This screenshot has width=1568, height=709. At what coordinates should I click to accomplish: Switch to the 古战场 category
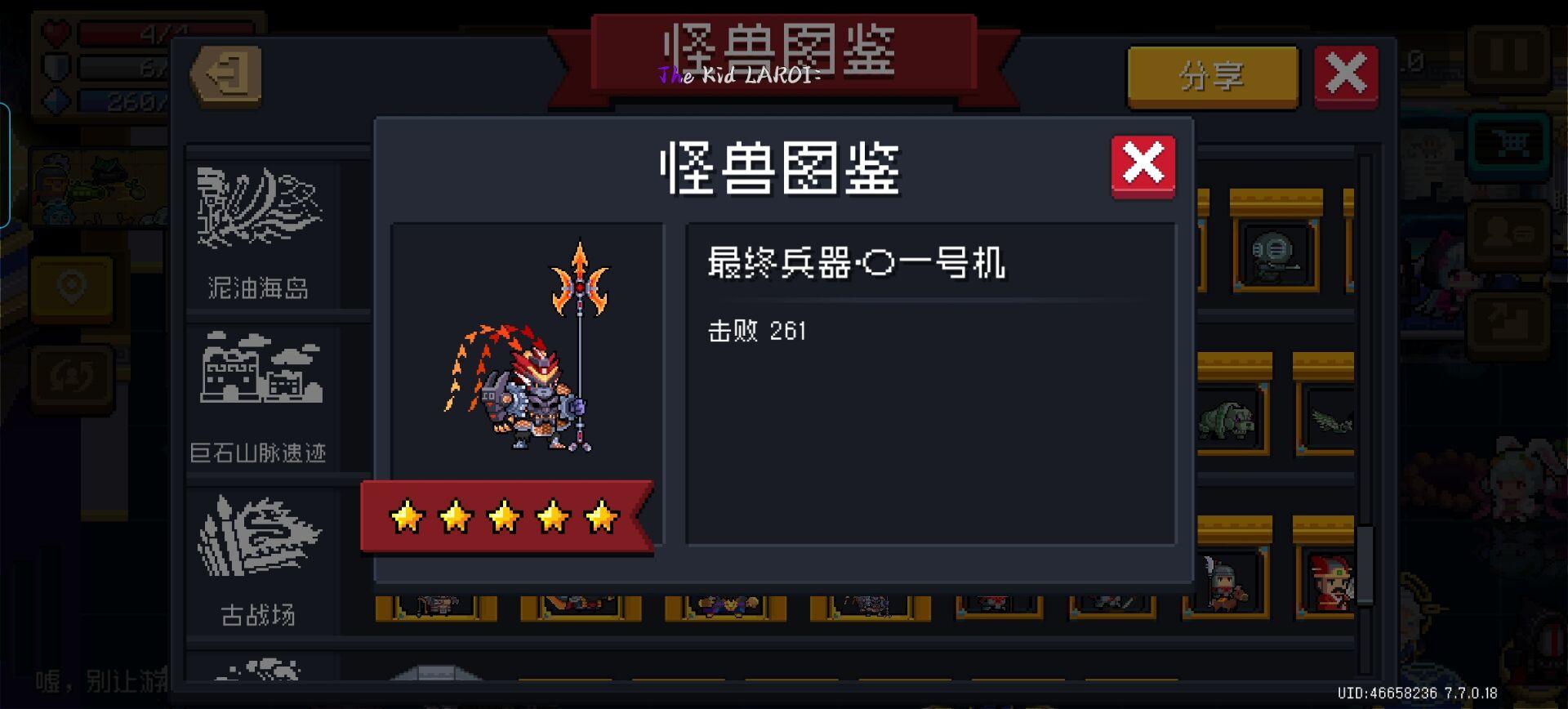258,564
